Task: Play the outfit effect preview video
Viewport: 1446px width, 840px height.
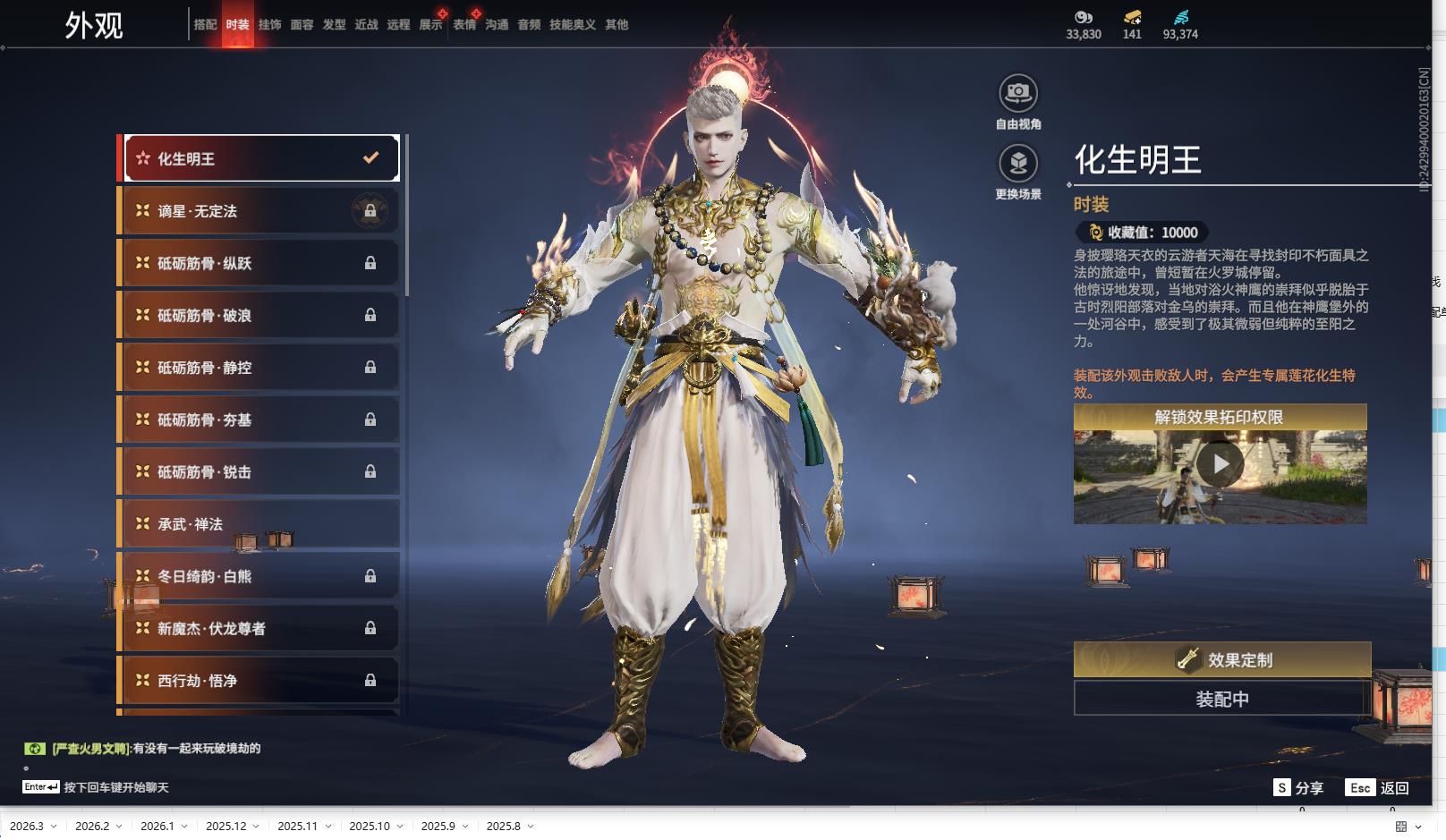Action: coord(1220,464)
